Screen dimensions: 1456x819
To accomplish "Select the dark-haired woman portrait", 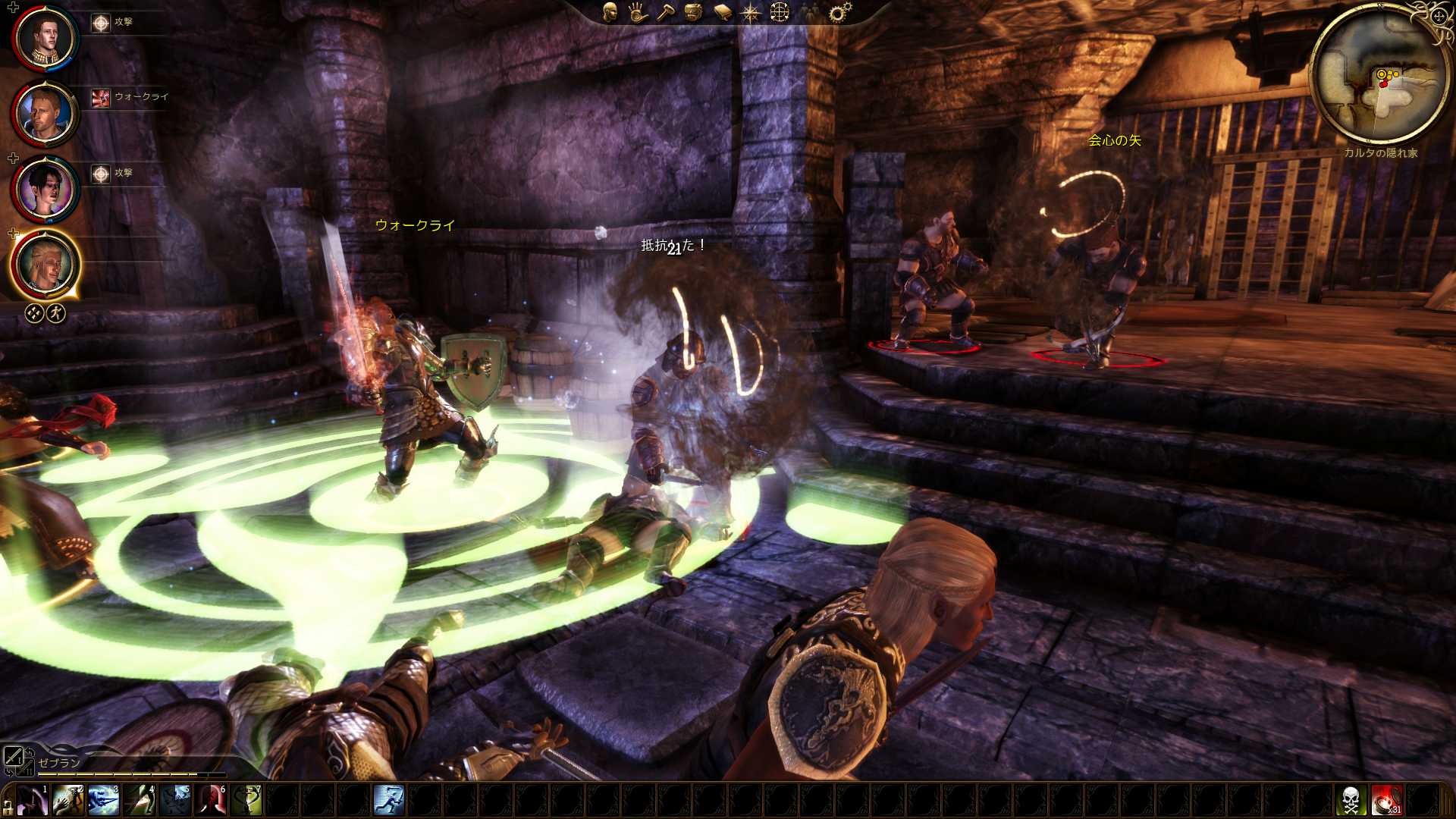I will click(x=45, y=190).
